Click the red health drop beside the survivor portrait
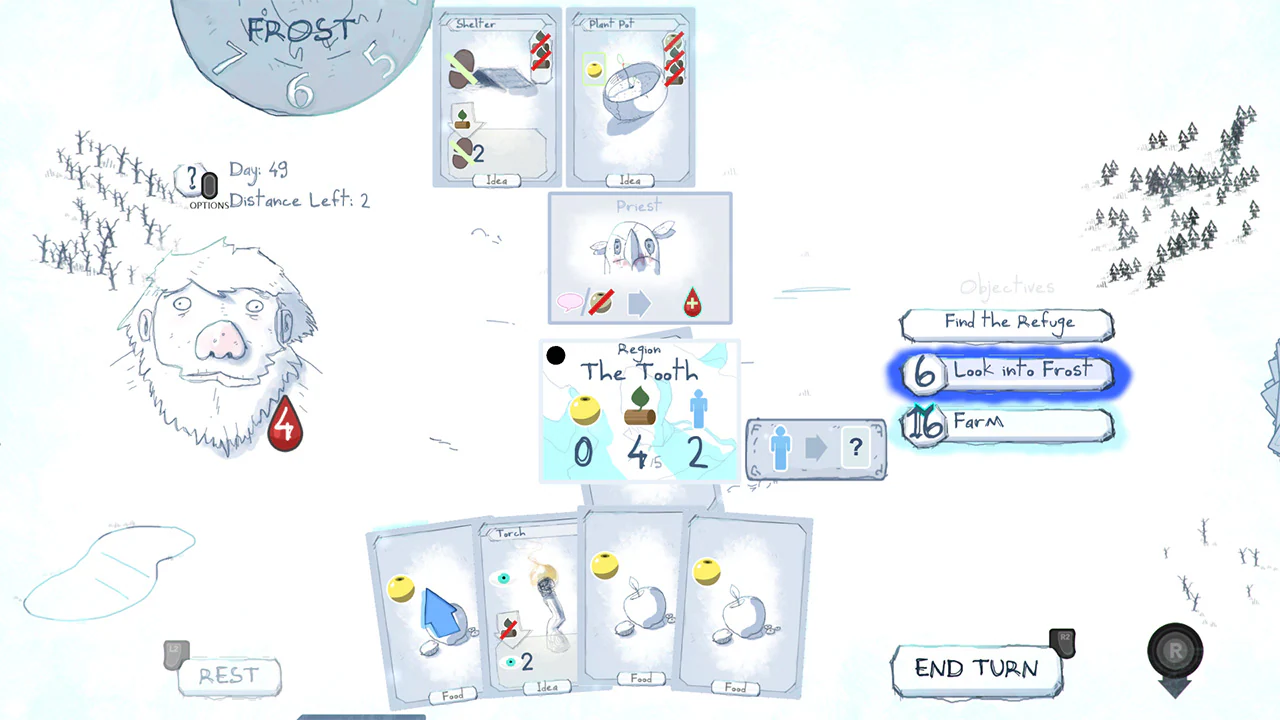The height and width of the screenshot is (720, 1280). [285, 423]
